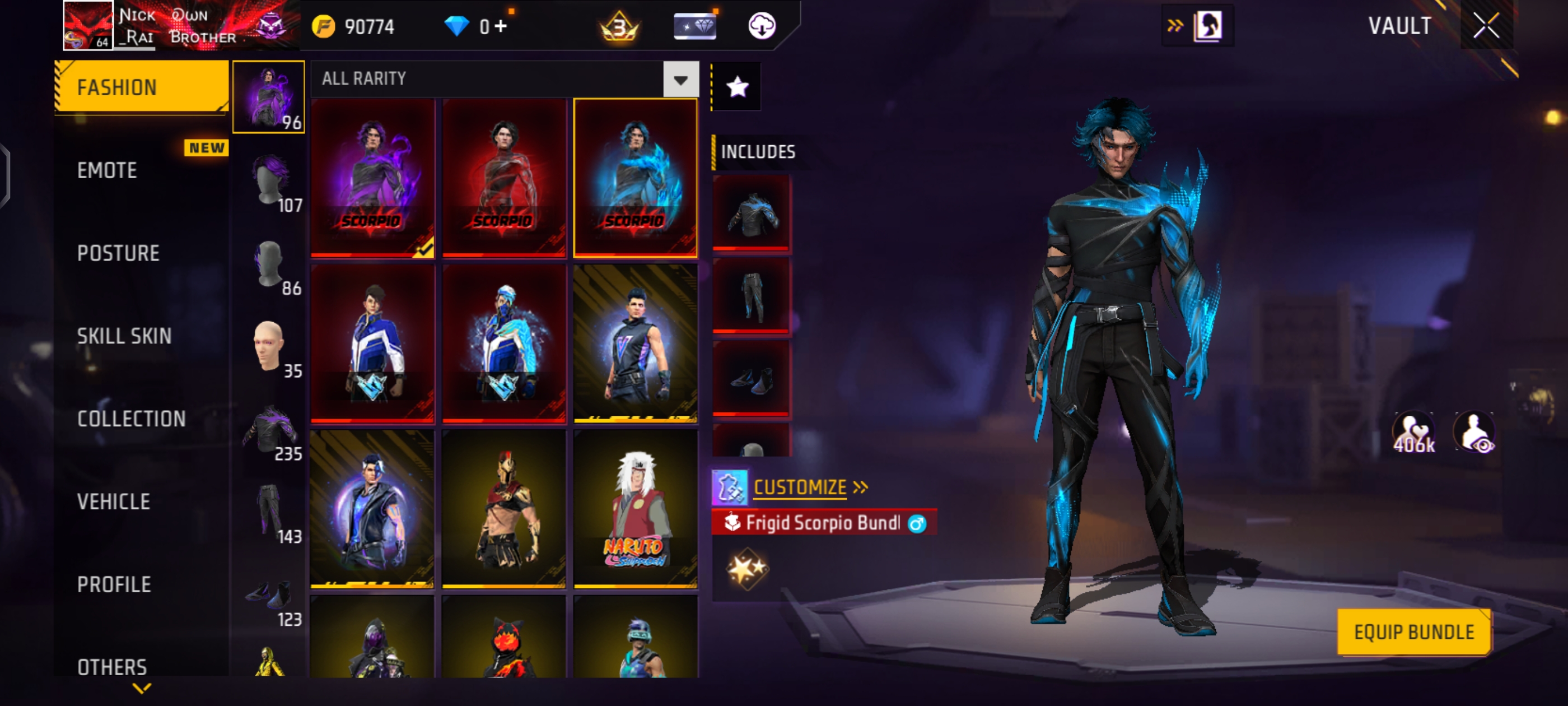
Task: Equip the Frigid Scorpio bundle
Action: pyautogui.click(x=1413, y=632)
